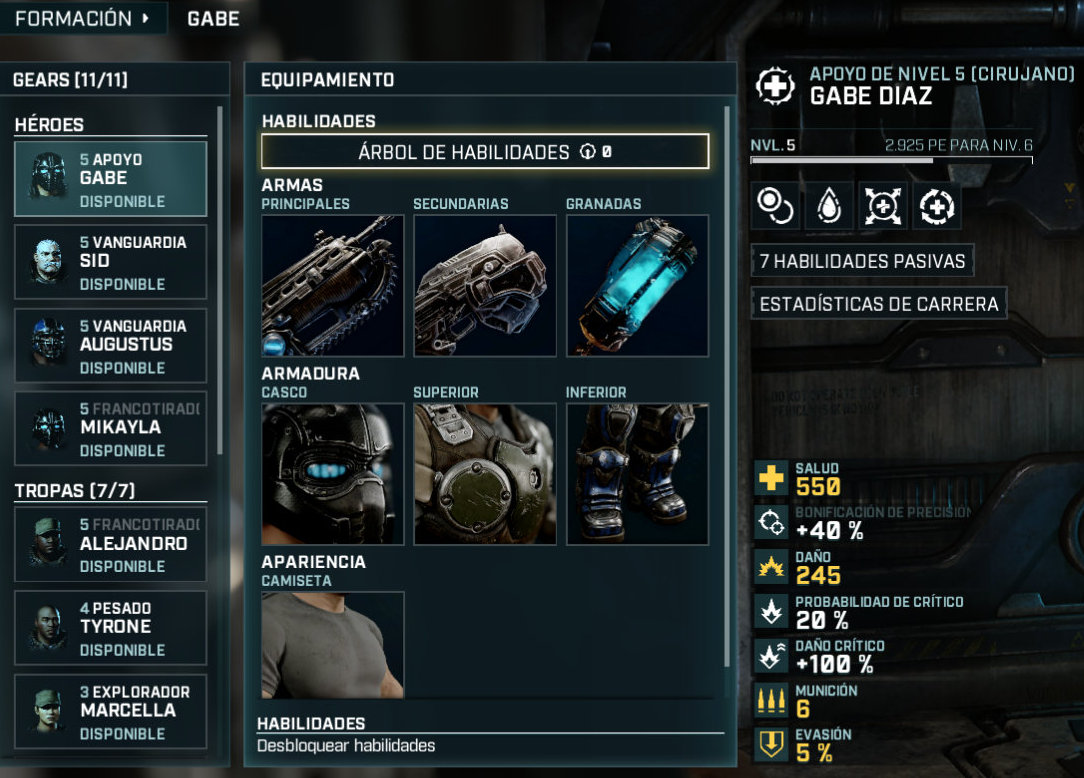The width and height of the screenshot is (1084, 778).
Task: Open the primary weapon Lancer slot
Action: tap(332, 286)
